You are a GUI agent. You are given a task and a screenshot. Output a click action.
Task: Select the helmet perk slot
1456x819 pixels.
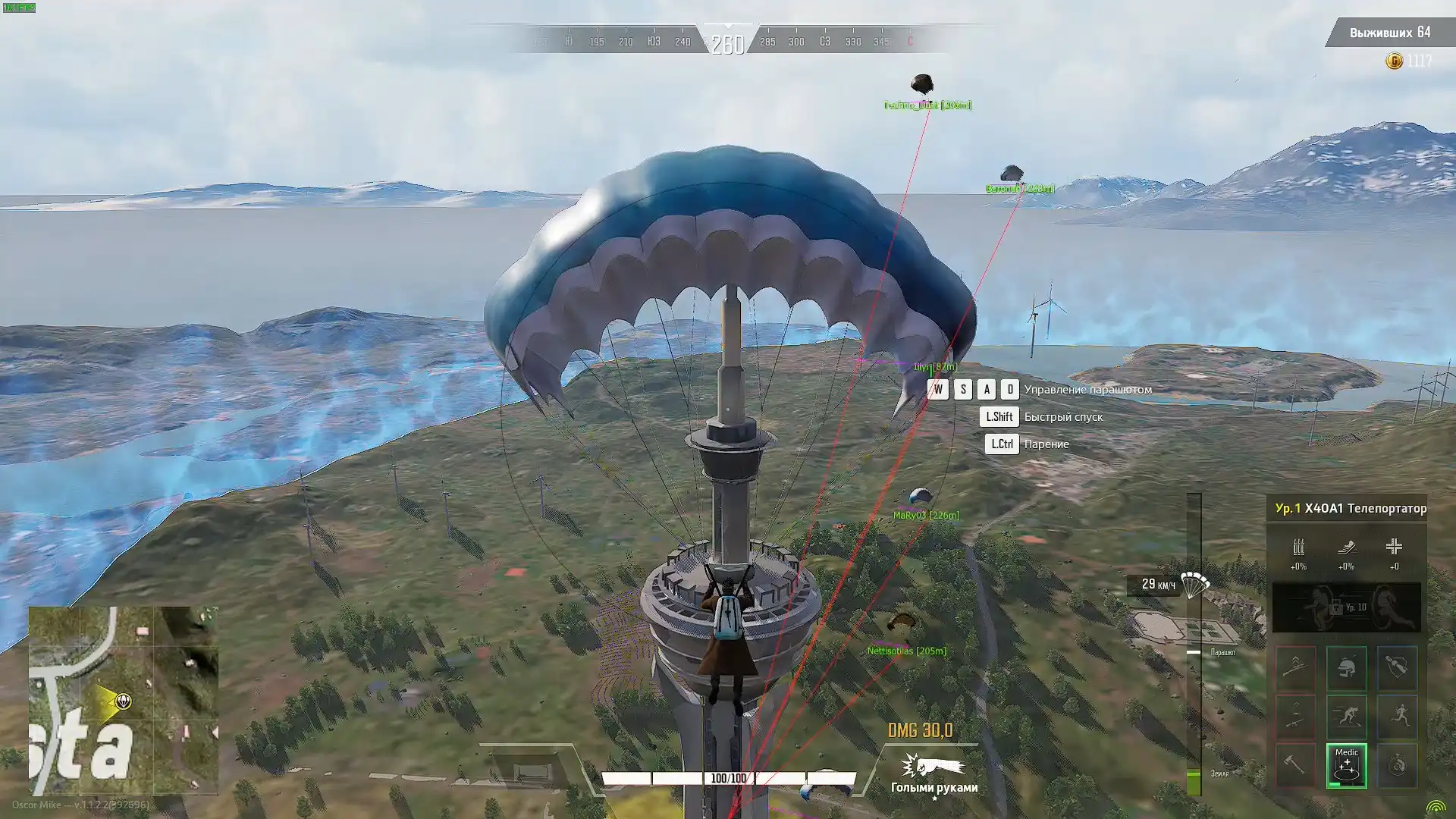pyautogui.click(x=1346, y=668)
